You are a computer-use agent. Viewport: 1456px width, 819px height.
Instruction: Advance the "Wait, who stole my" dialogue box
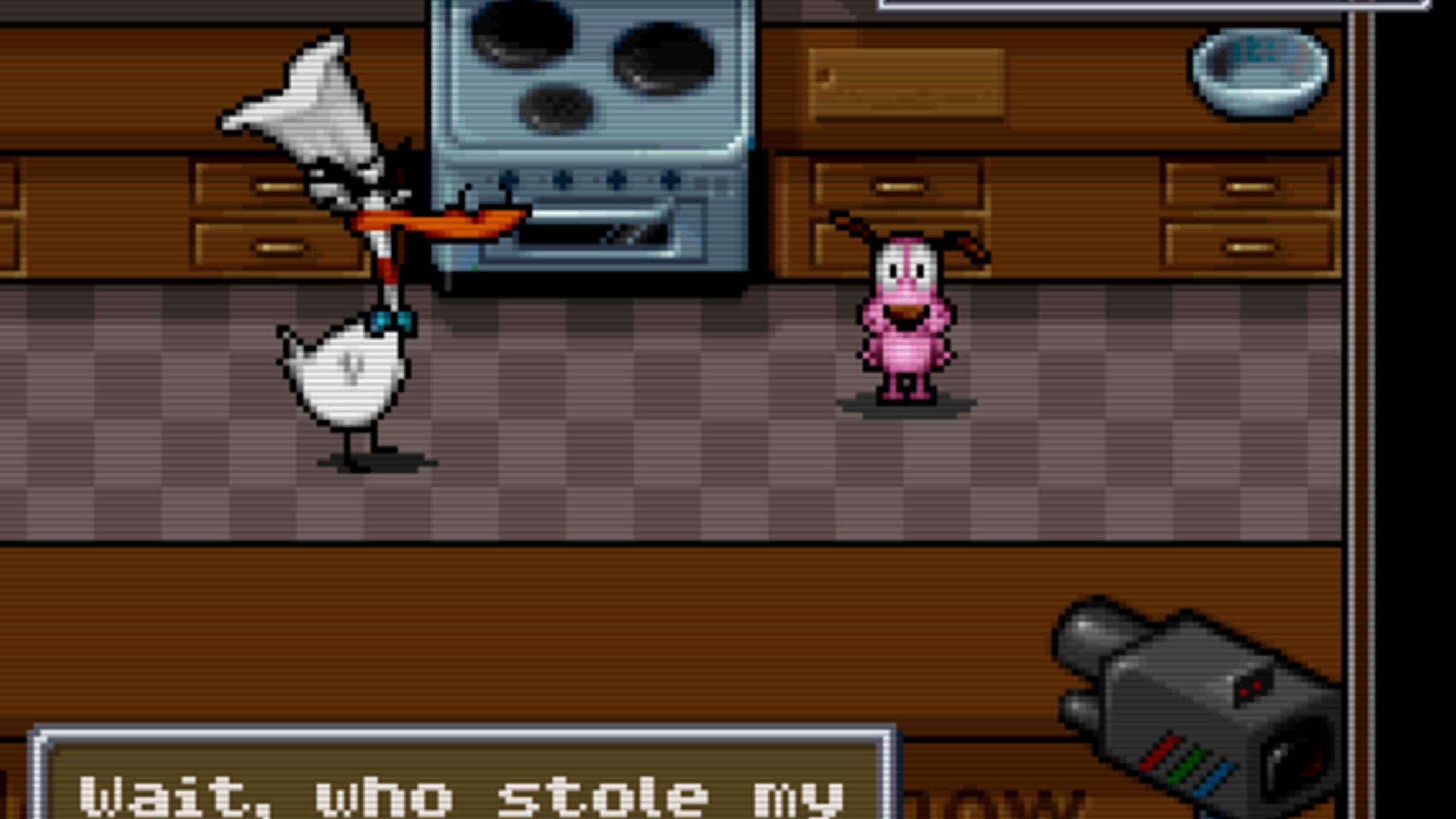(462, 785)
